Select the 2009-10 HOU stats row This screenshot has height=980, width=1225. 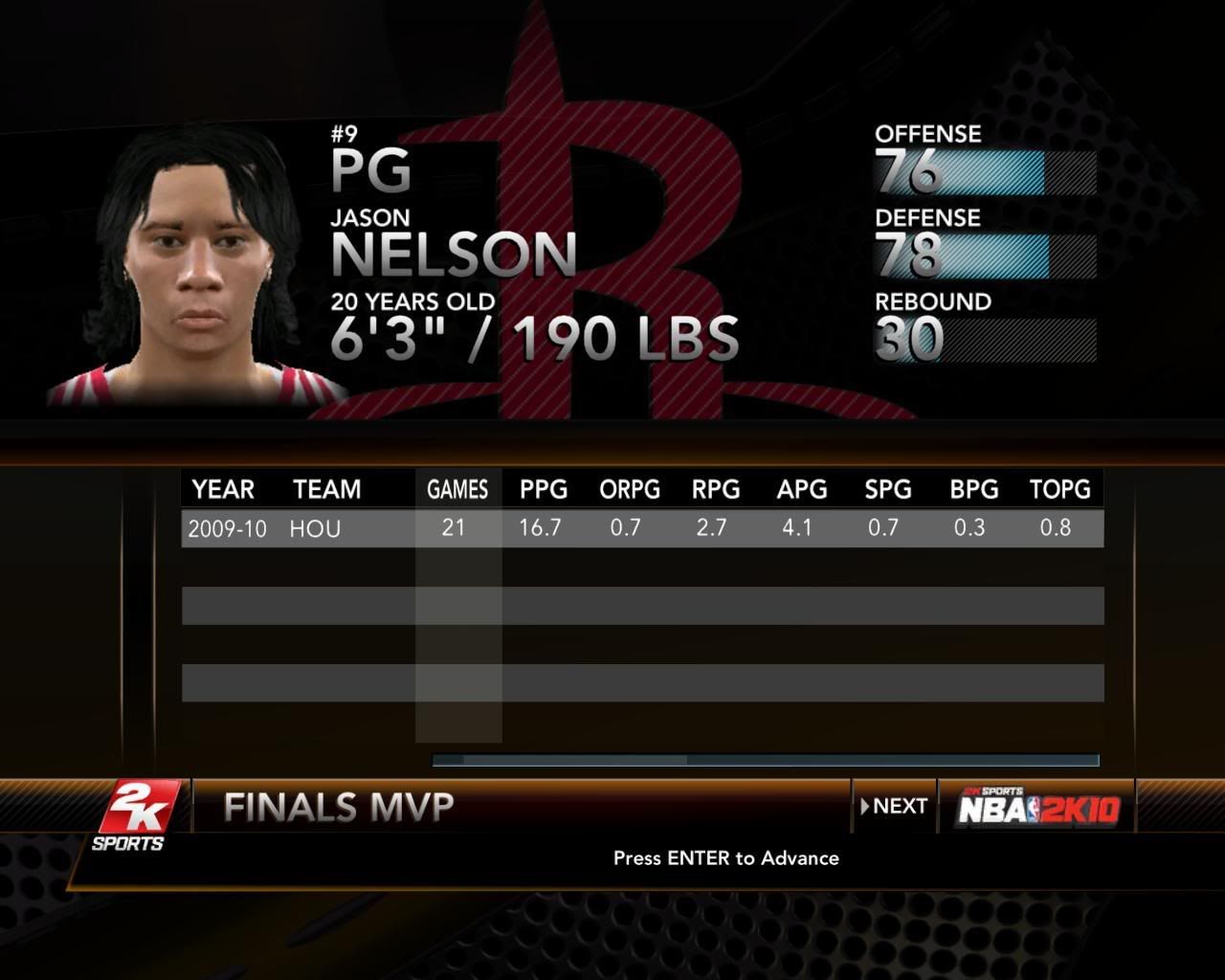click(641, 528)
